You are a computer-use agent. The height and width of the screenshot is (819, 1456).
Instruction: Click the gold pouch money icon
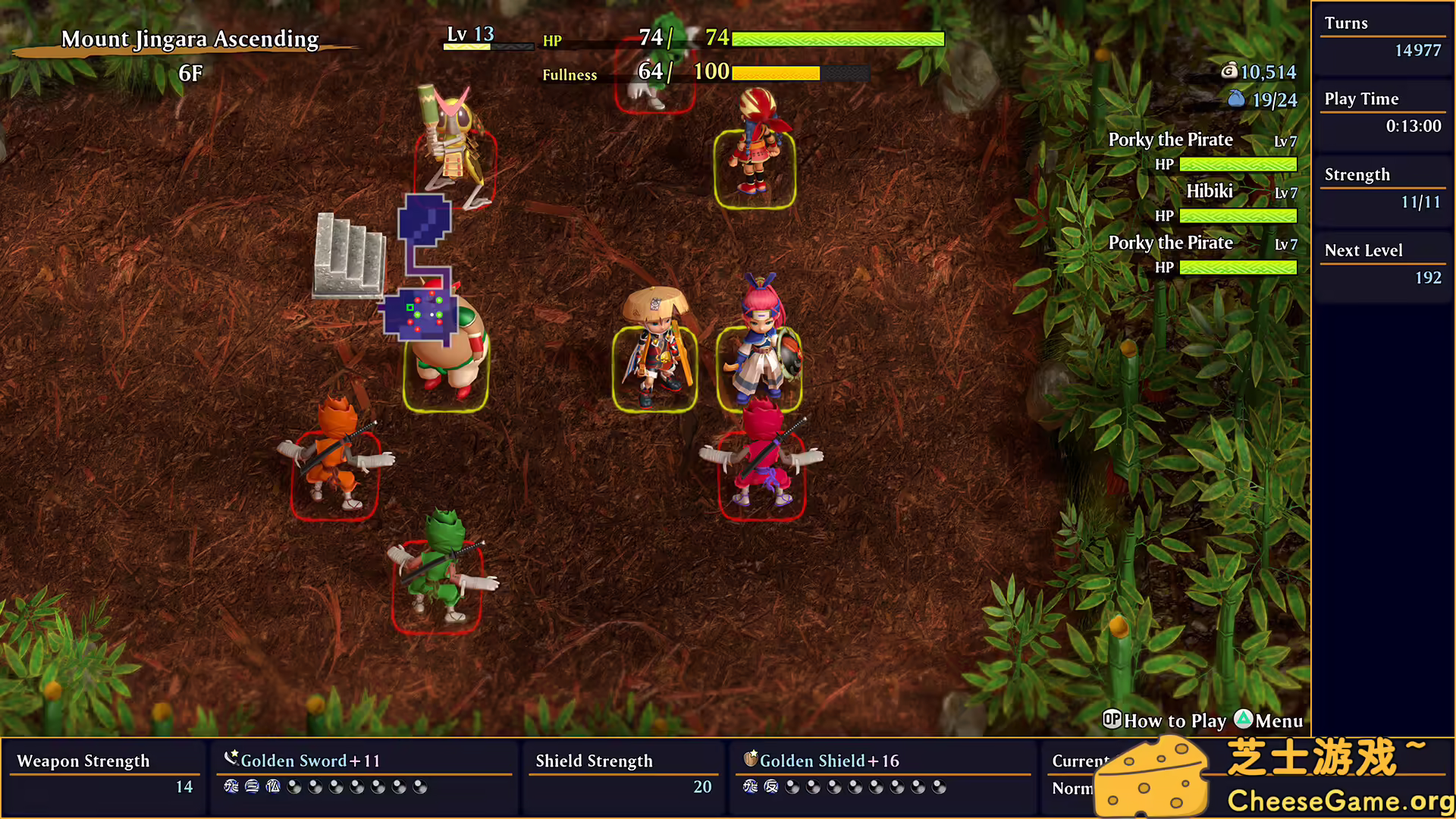pos(1229,72)
